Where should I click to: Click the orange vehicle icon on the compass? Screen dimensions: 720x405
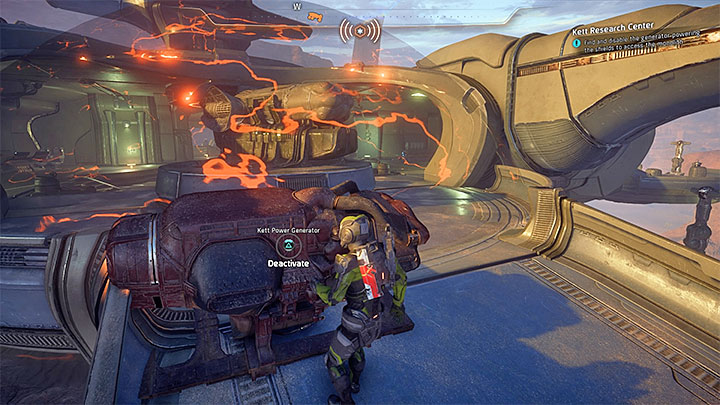(316, 17)
